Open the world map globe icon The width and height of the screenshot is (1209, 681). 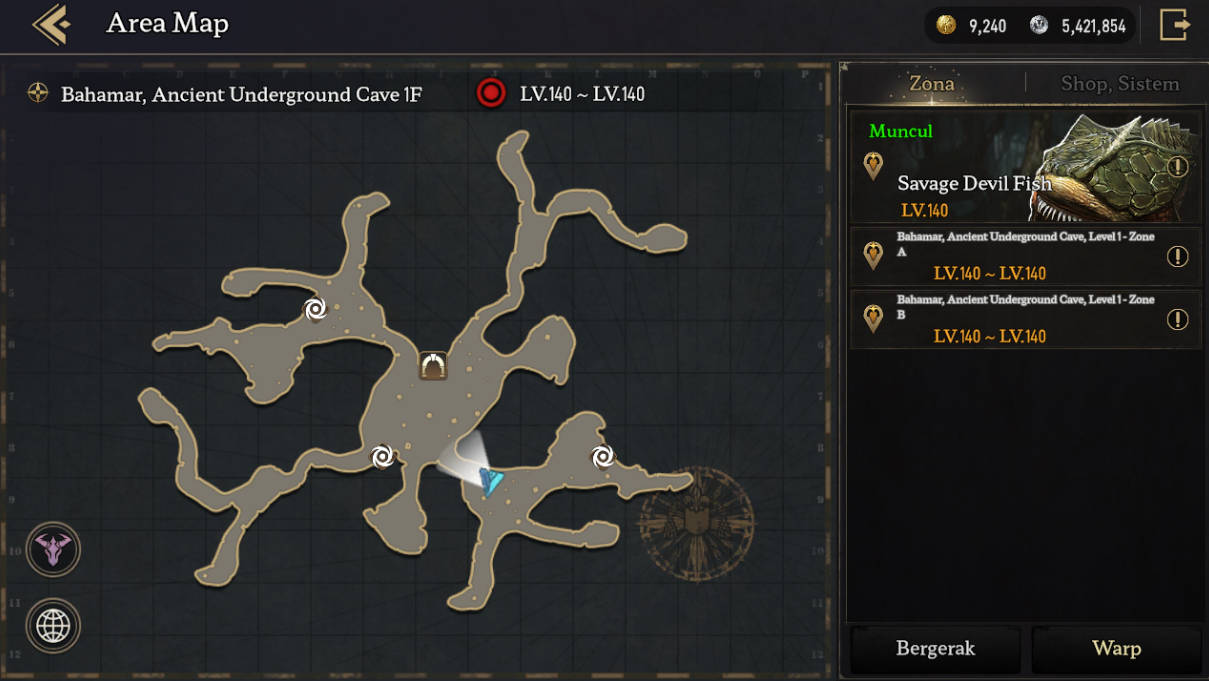(53, 626)
